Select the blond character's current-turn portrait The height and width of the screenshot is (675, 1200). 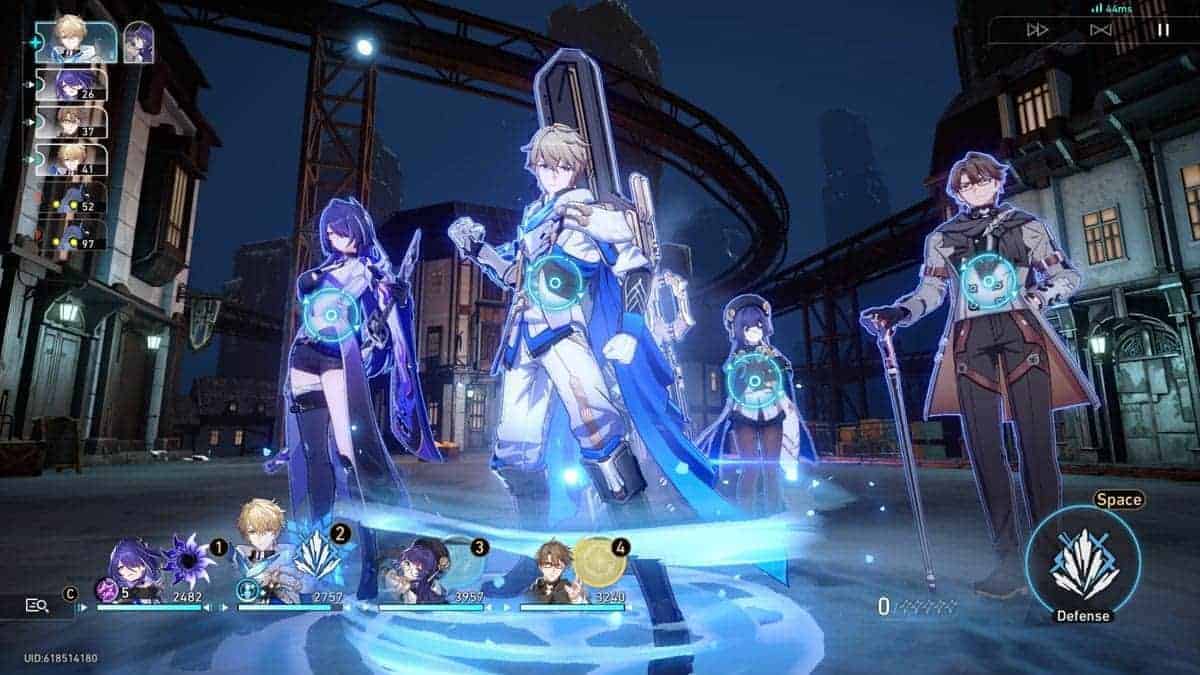[76, 41]
